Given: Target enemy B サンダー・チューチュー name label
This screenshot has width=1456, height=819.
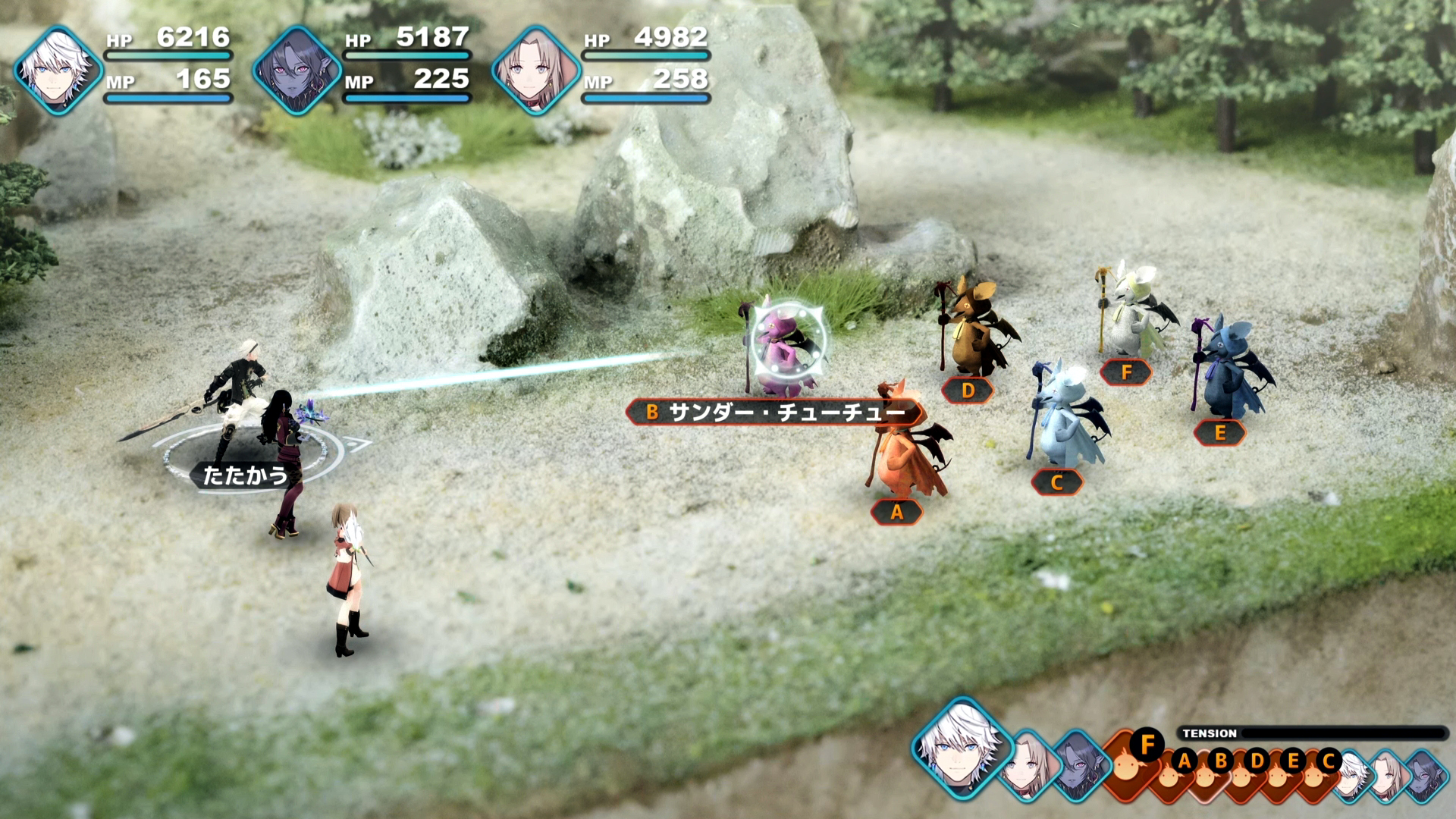Looking at the screenshot, I should 775,413.
